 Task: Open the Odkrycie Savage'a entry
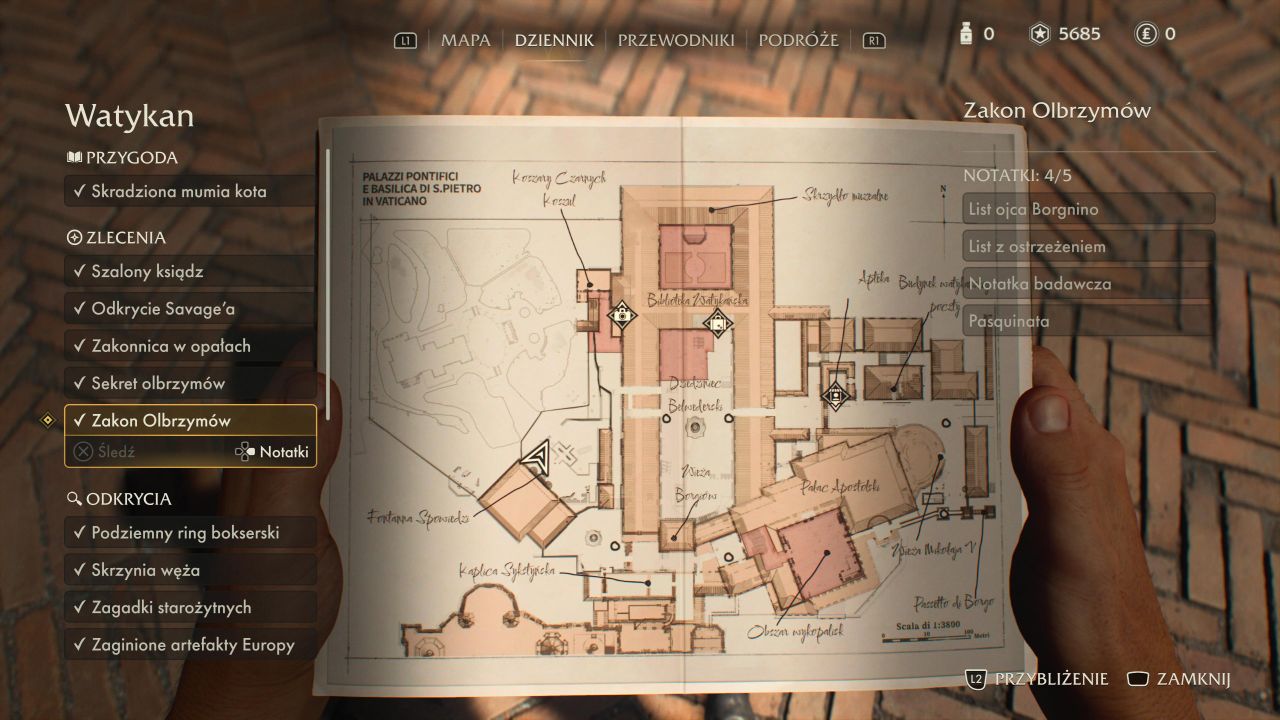pos(190,309)
